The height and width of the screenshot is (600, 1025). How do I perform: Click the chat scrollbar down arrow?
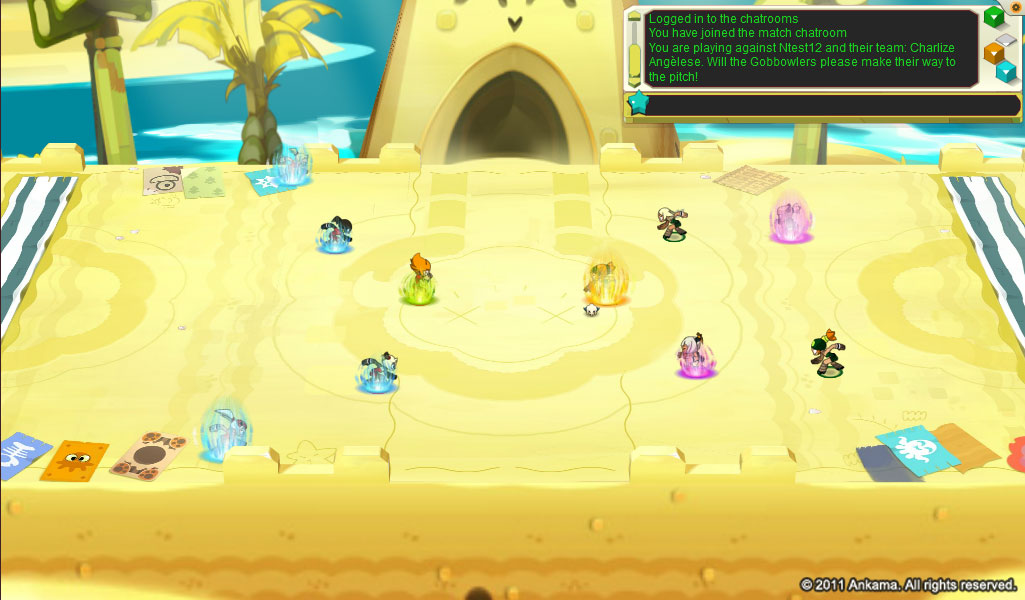coord(634,82)
